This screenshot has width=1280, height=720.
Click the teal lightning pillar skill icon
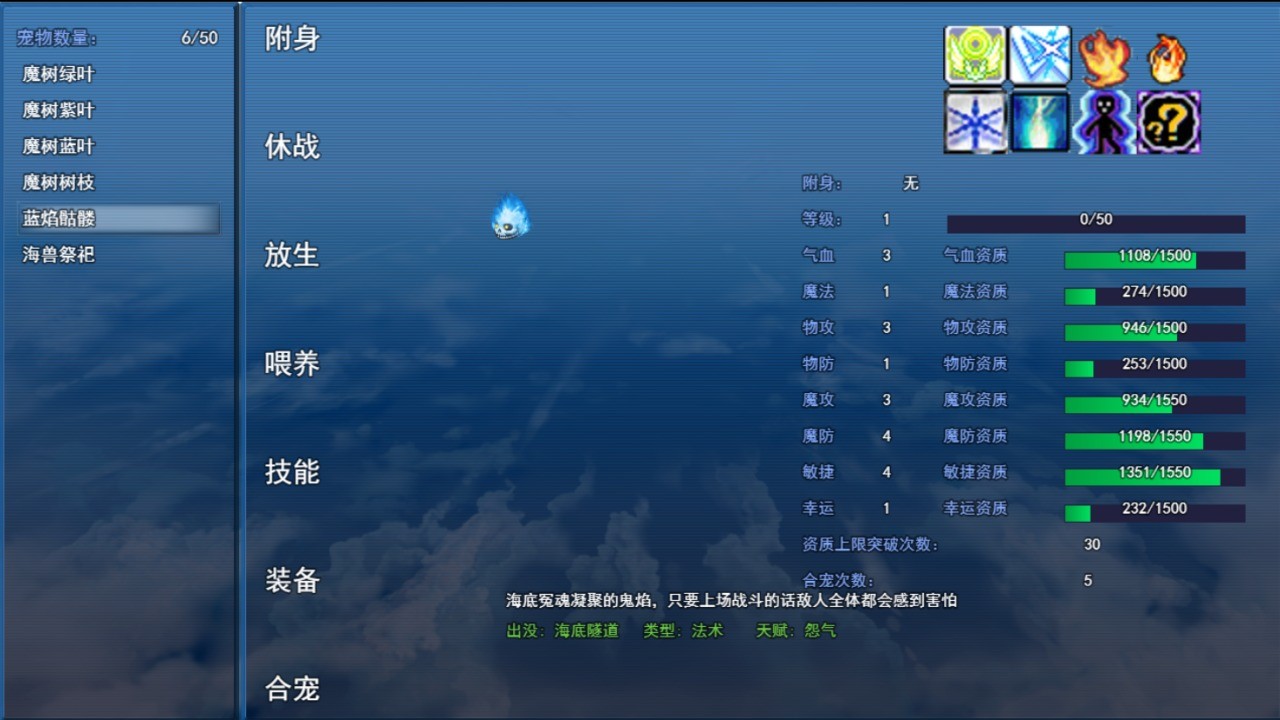(x=1040, y=122)
